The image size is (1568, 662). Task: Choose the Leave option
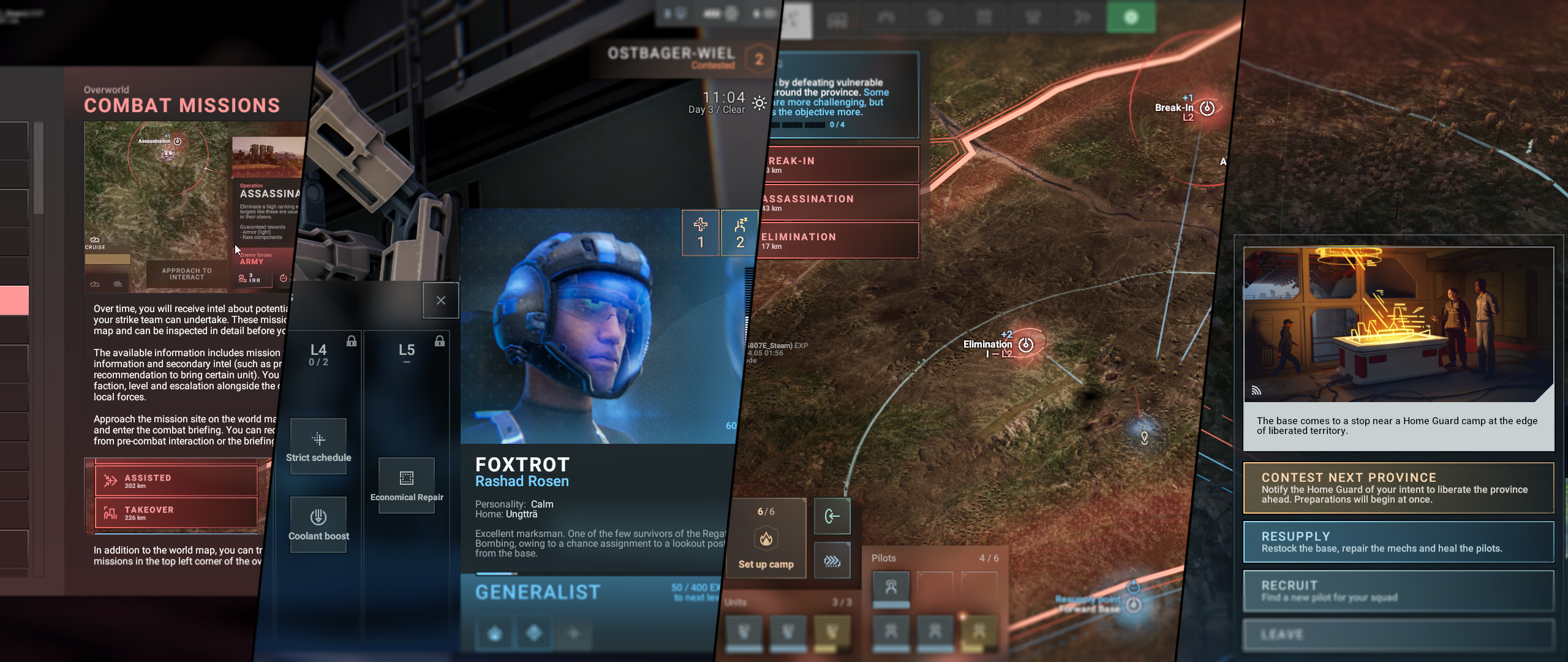(1398, 635)
